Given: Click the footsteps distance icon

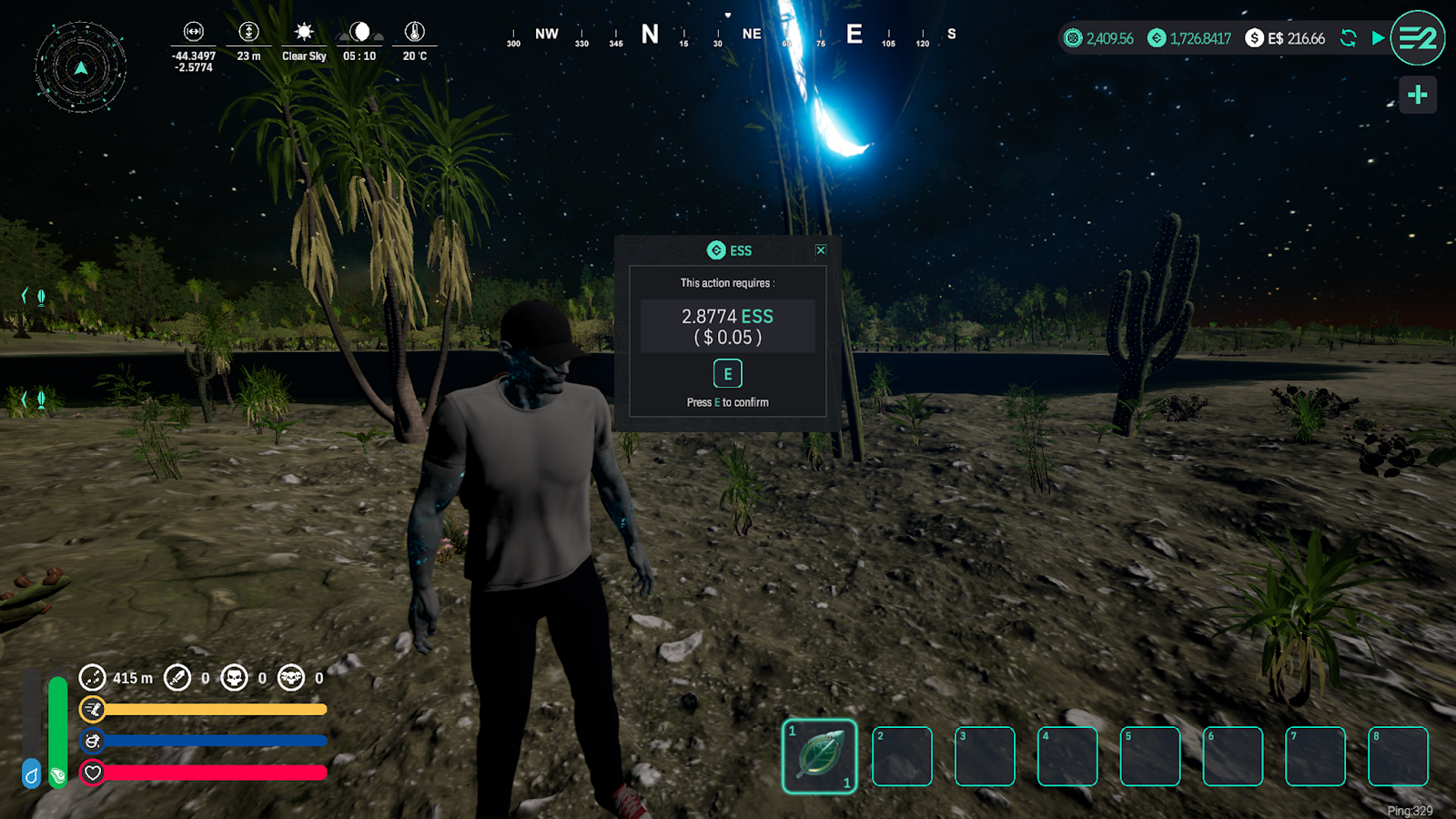Looking at the screenshot, I should pyautogui.click(x=92, y=678).
